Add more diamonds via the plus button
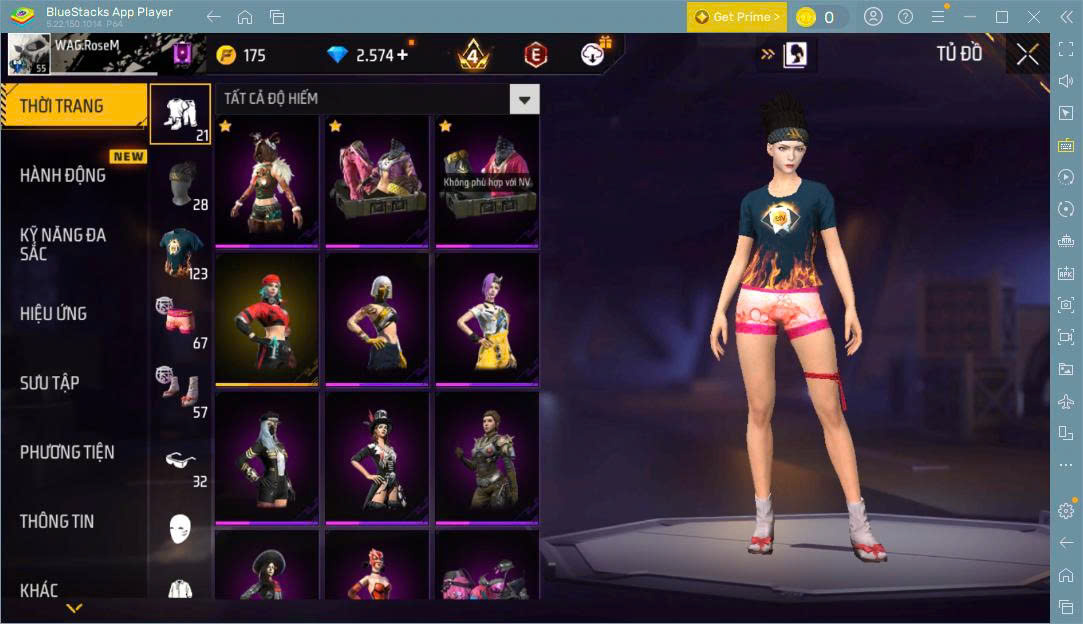Screen dimensions: 1083x624 click(x=403, y=55)
